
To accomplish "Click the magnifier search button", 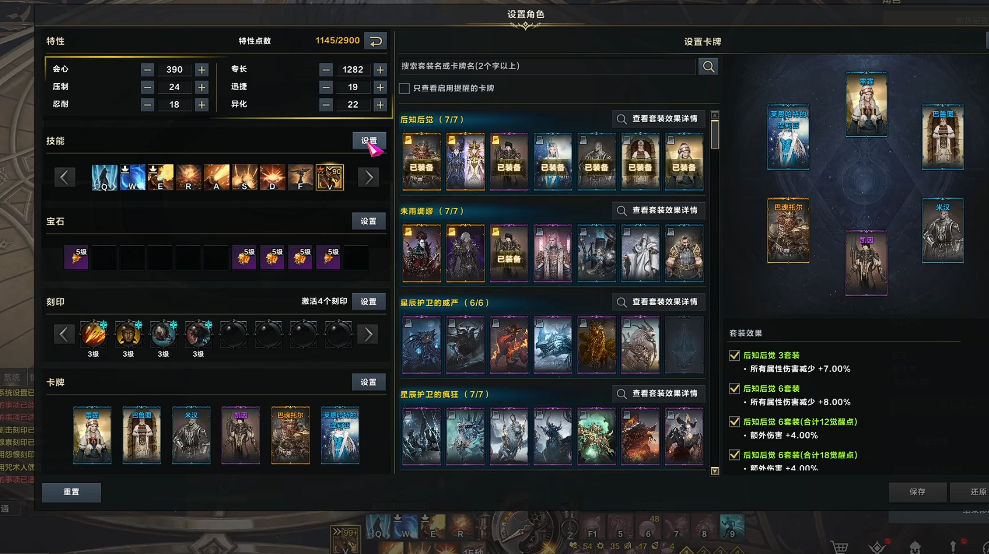I will (x=708, y=66).
